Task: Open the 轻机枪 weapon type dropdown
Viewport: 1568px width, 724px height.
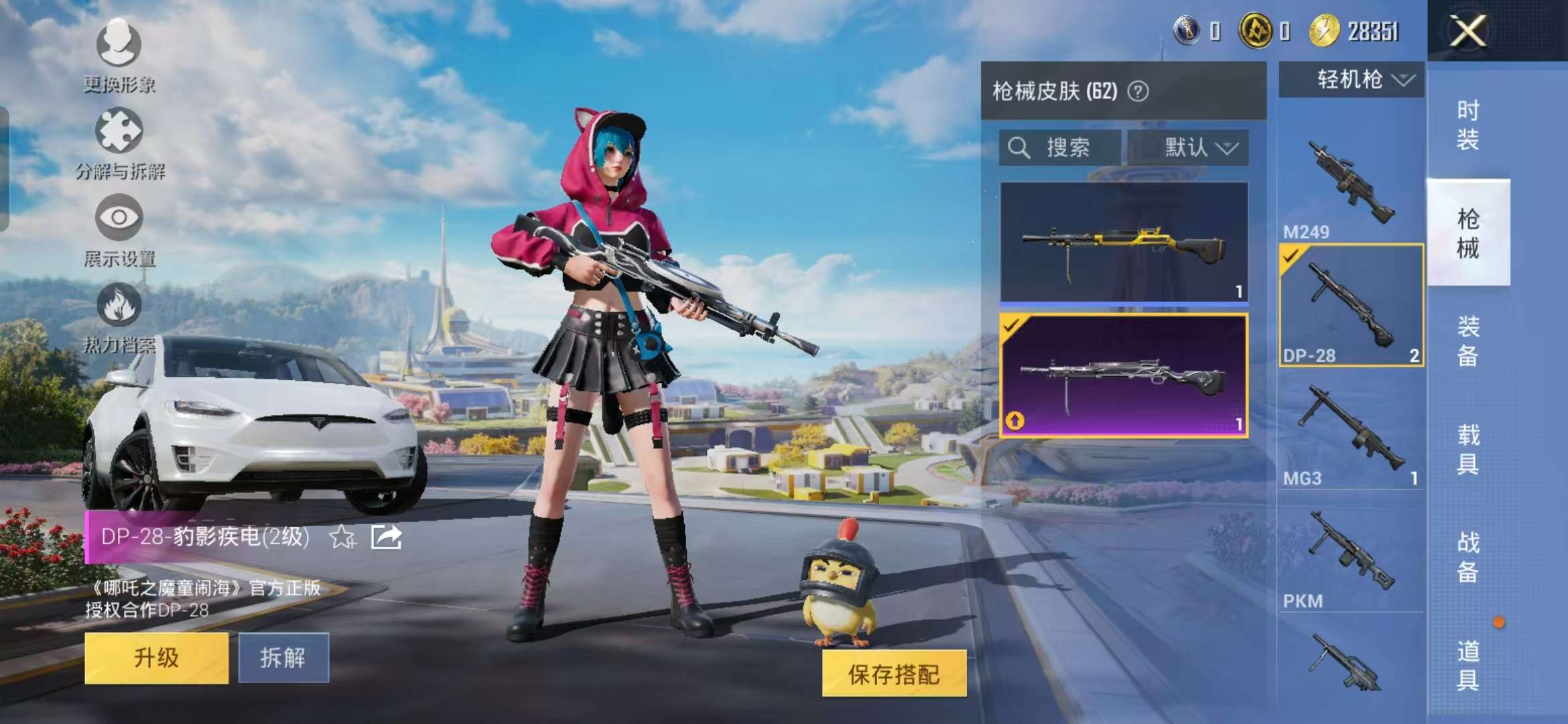Action: 1352,80
